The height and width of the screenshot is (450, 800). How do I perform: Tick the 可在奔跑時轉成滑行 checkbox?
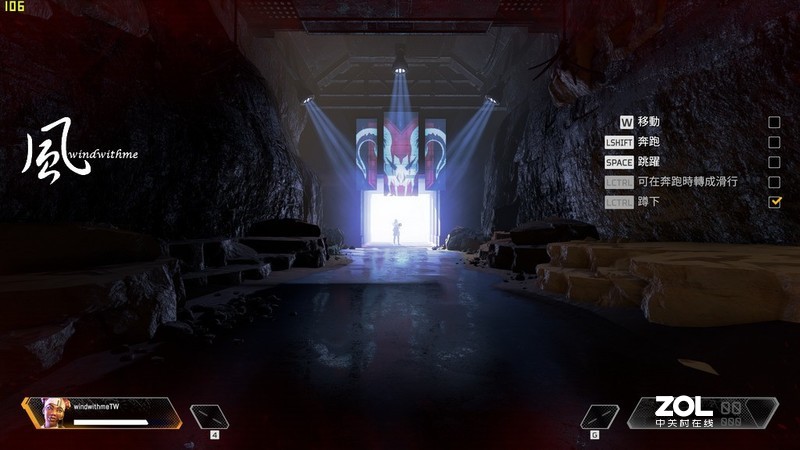click(x=774, y=182)
